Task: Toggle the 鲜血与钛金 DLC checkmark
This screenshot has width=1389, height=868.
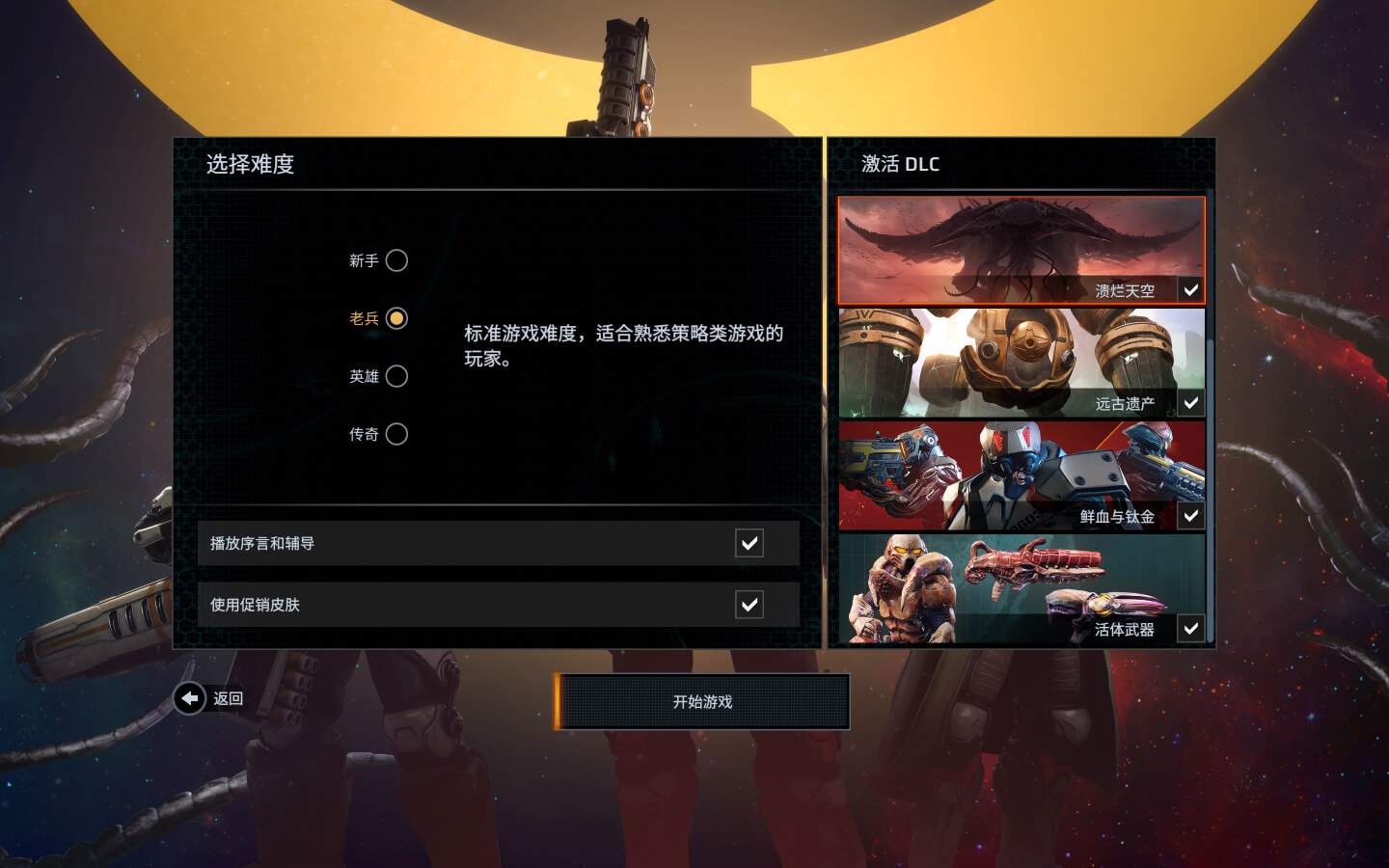Action: [1192, 515]
